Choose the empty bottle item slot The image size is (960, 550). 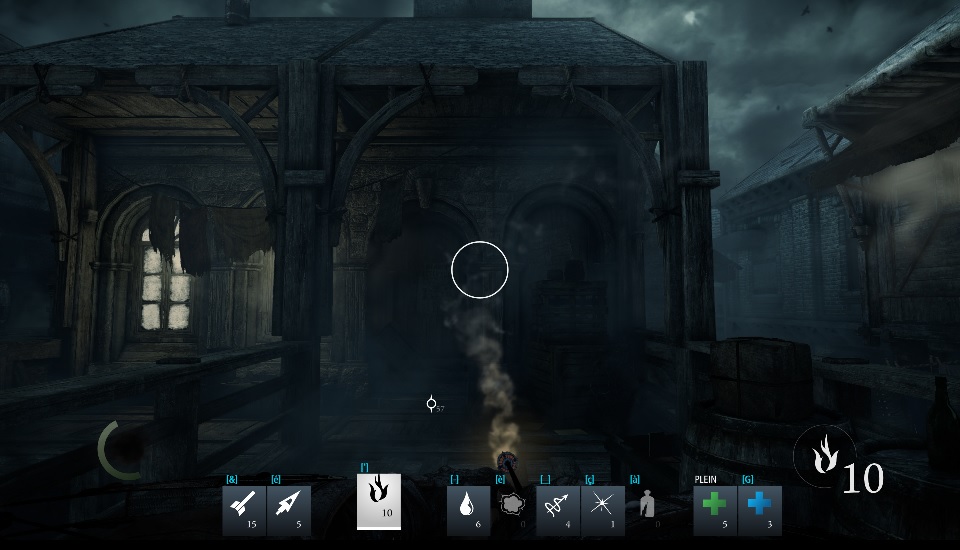[646, 507]
